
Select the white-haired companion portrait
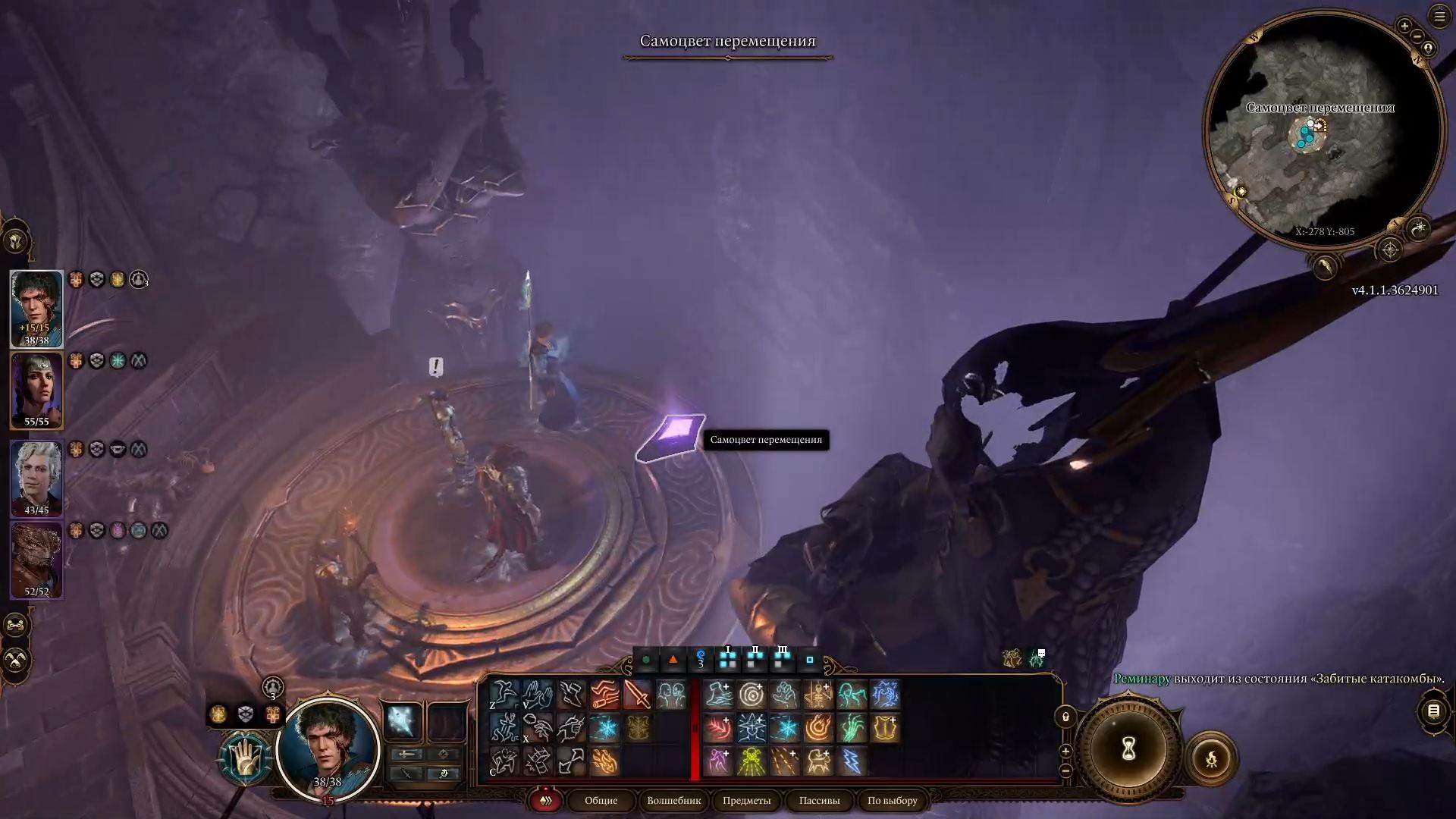[36, 478]
